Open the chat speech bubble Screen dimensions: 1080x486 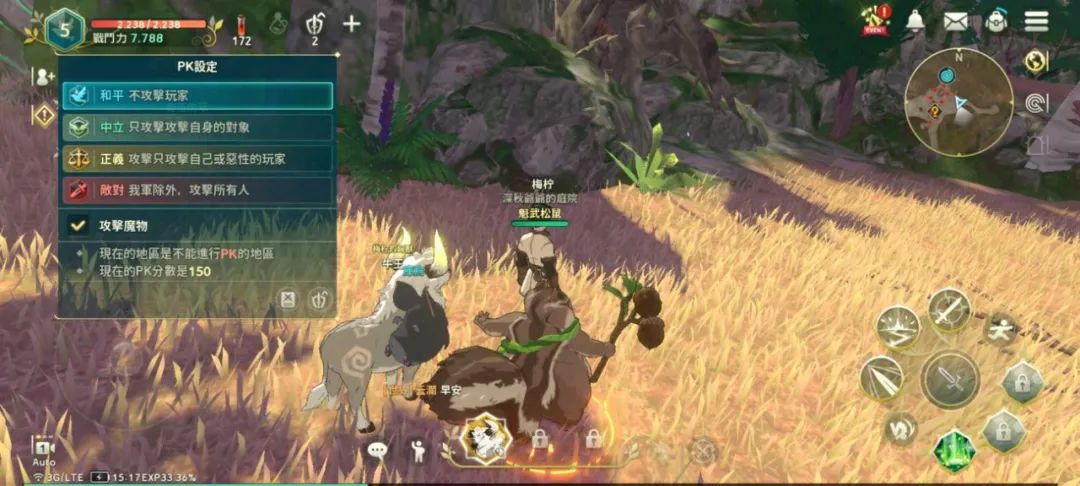click(x=377, y=450)
